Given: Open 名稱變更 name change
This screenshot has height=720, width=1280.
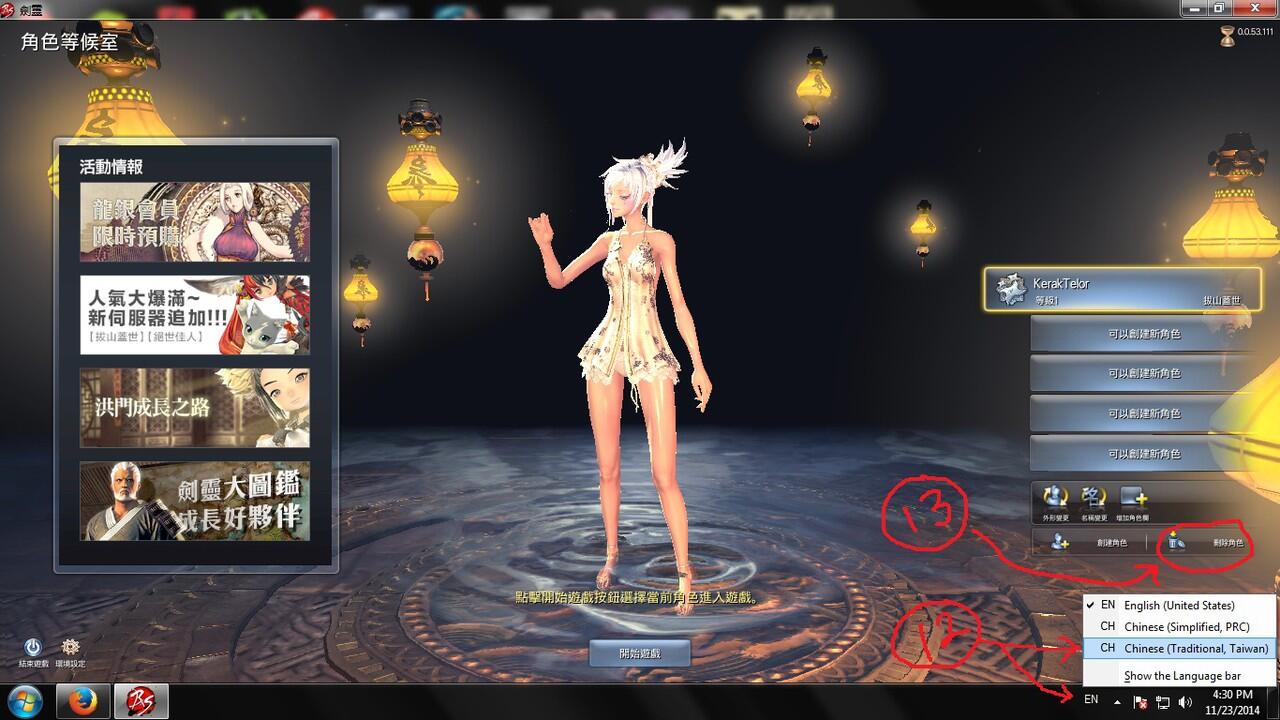Looking at the screenshot, I should 1095,502.
